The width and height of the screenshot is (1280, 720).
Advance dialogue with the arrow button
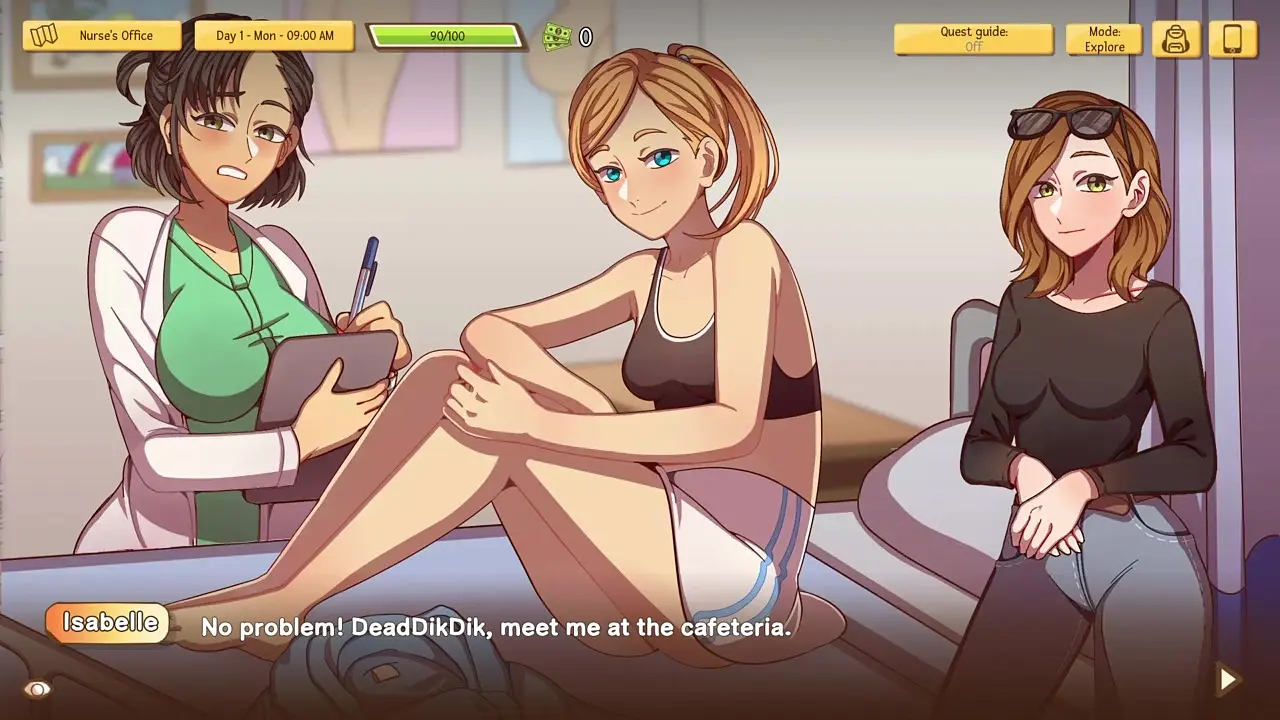(x=1228, y=680)
